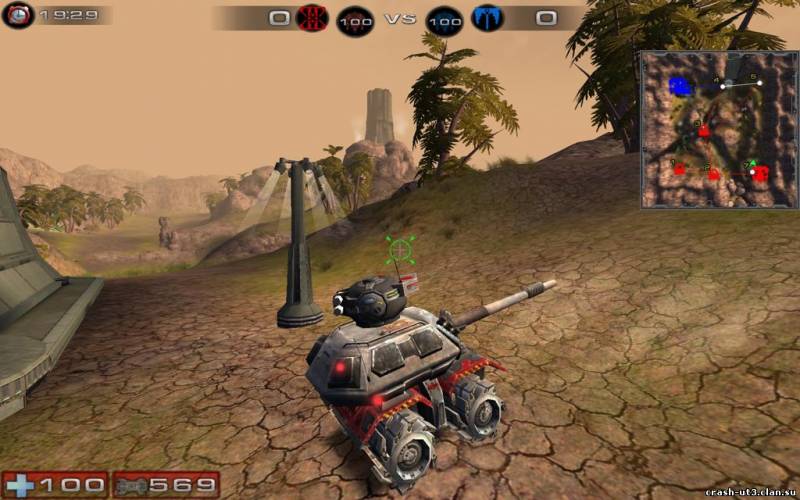Choose the central red node on minimap

point(704,130)
